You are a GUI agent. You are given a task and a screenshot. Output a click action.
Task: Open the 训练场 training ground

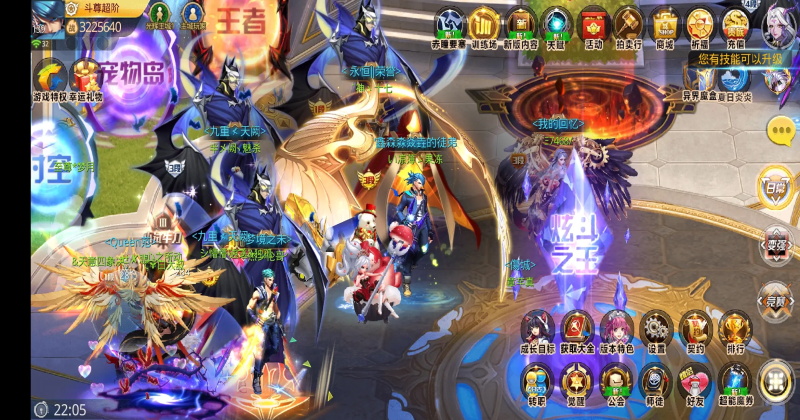pos(485,25)
